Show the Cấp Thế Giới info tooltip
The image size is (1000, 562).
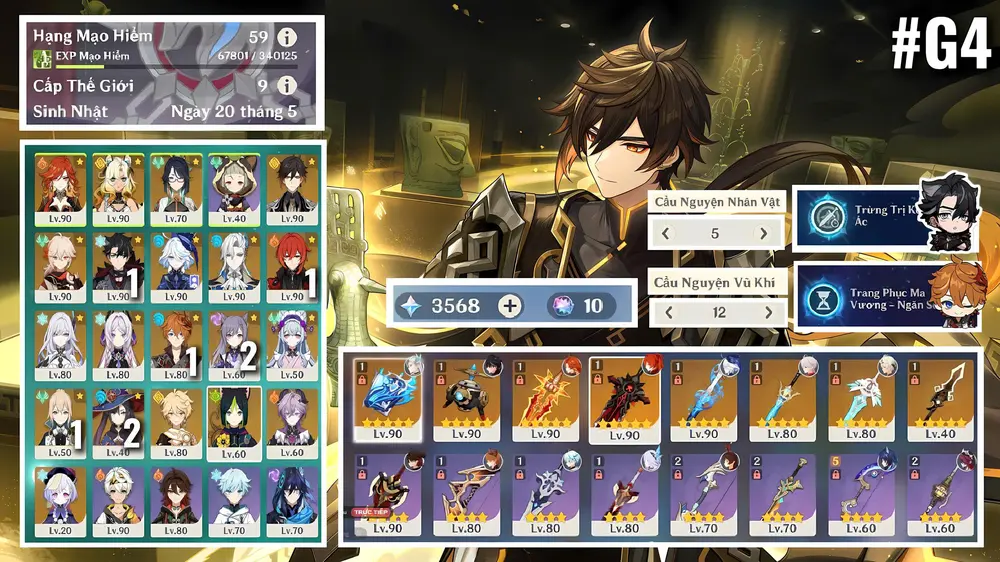click(x=288, y=85)
